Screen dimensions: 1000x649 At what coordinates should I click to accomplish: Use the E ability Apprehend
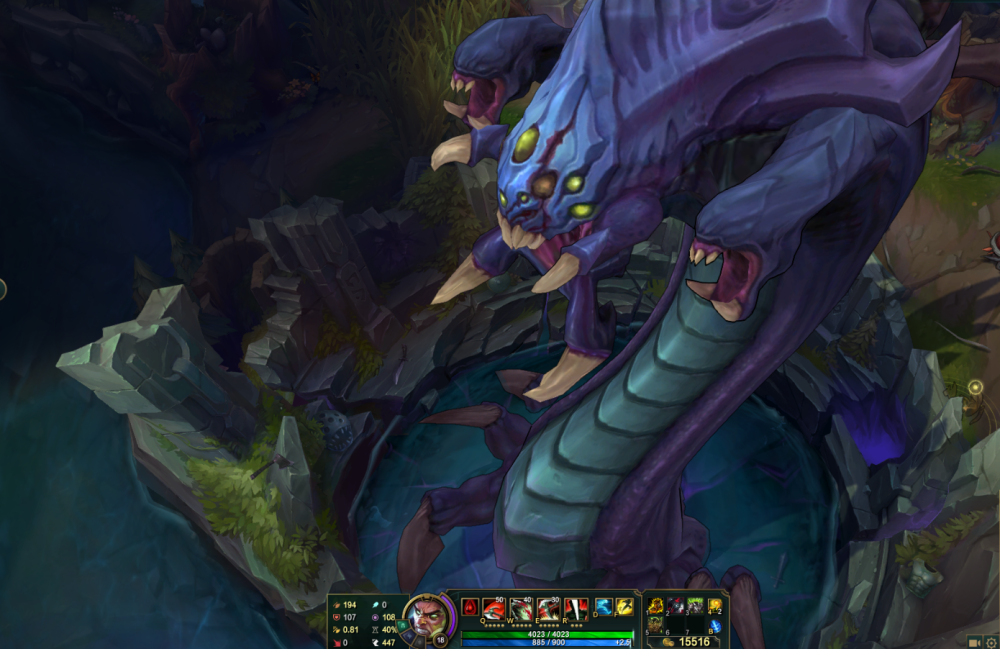tap(547, 608)
